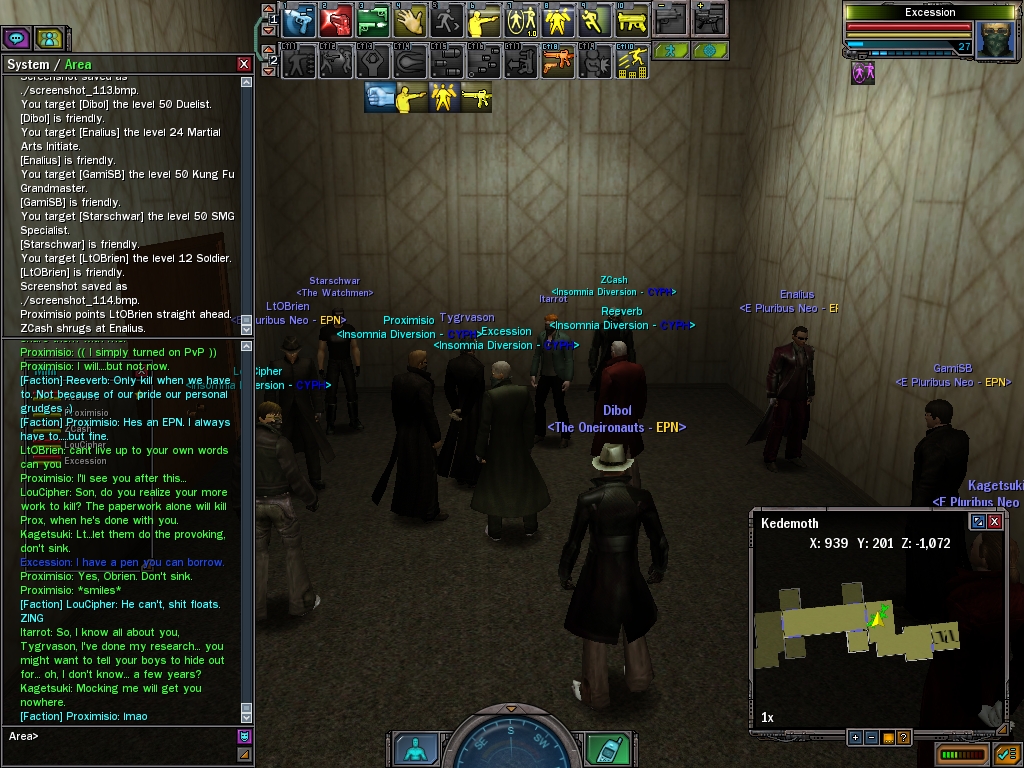The width and height of the screenshot is (1024, 768).
Task: Open the team members panel icon
Action: pyautogui.click(x=47, y=38)
